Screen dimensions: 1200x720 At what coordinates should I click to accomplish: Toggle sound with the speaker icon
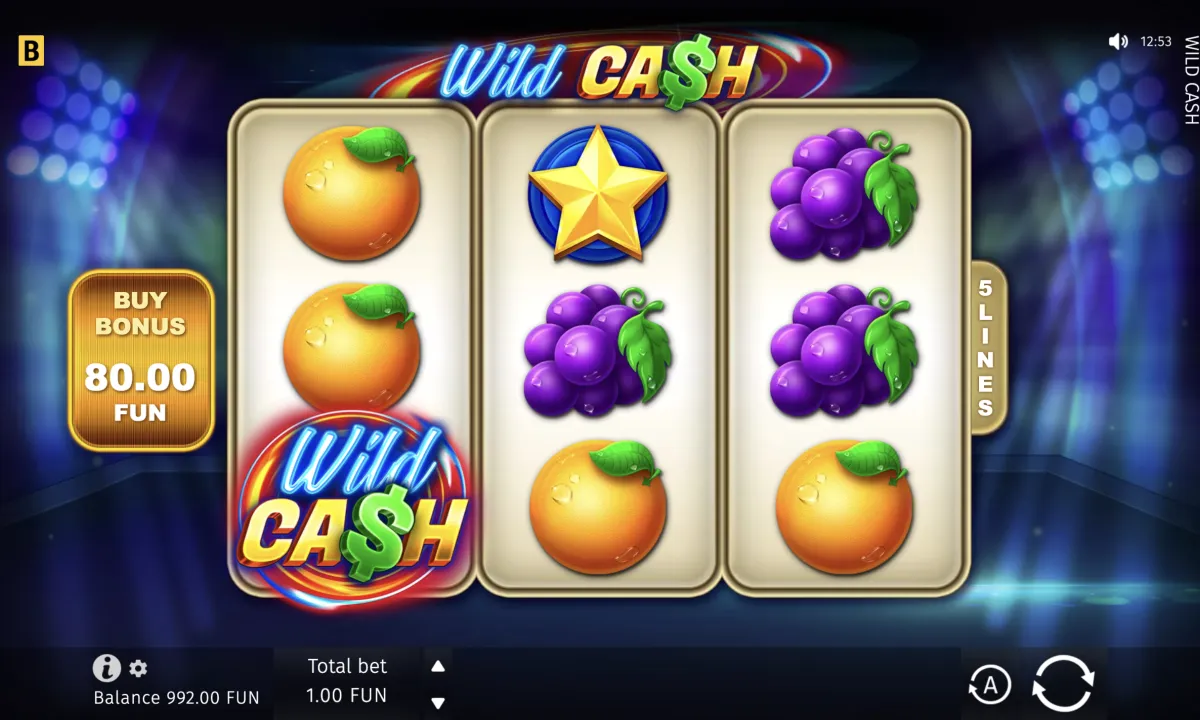tap(1118, 42)
